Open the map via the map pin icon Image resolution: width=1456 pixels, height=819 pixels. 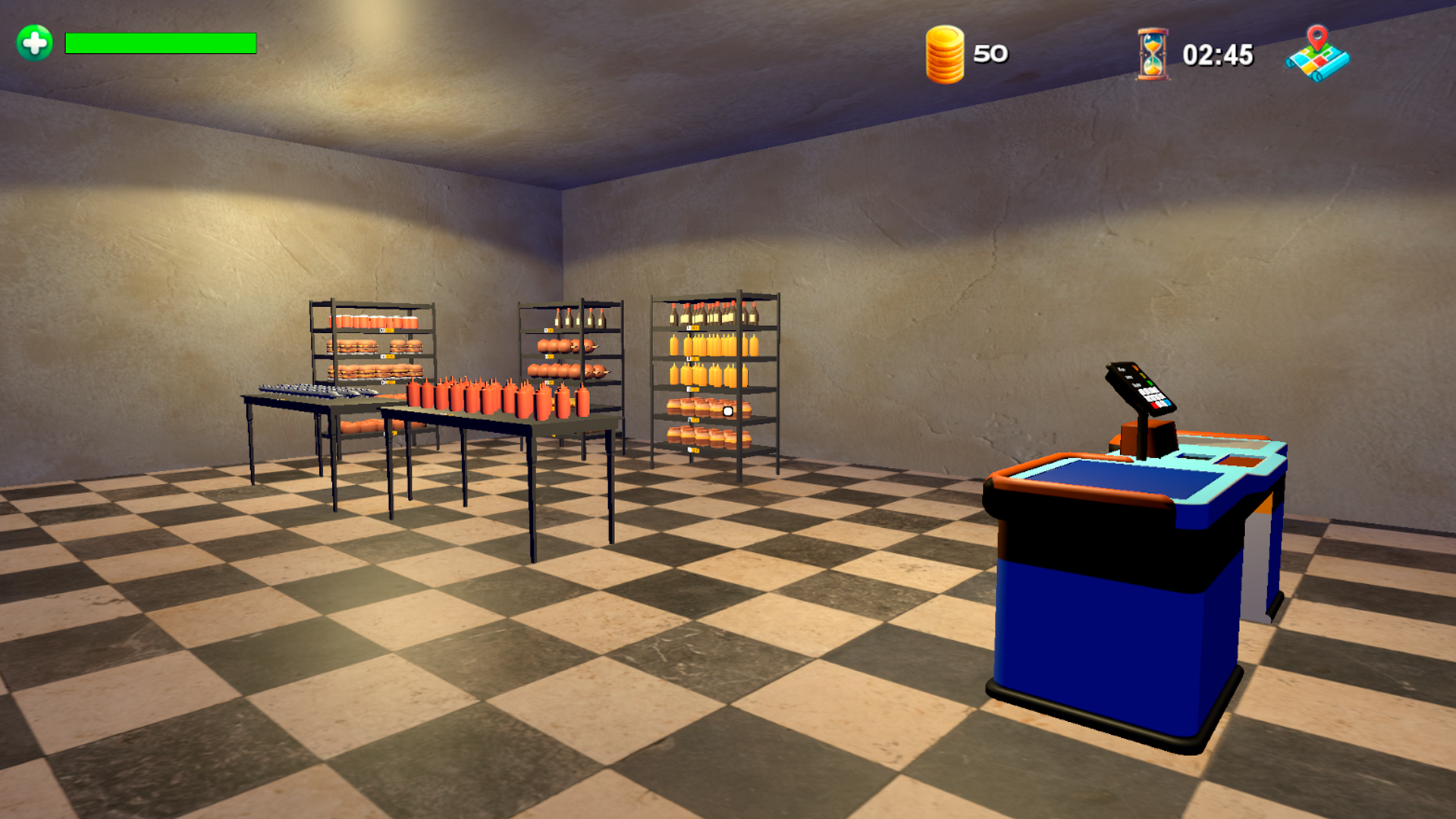tap(1318, 55)
